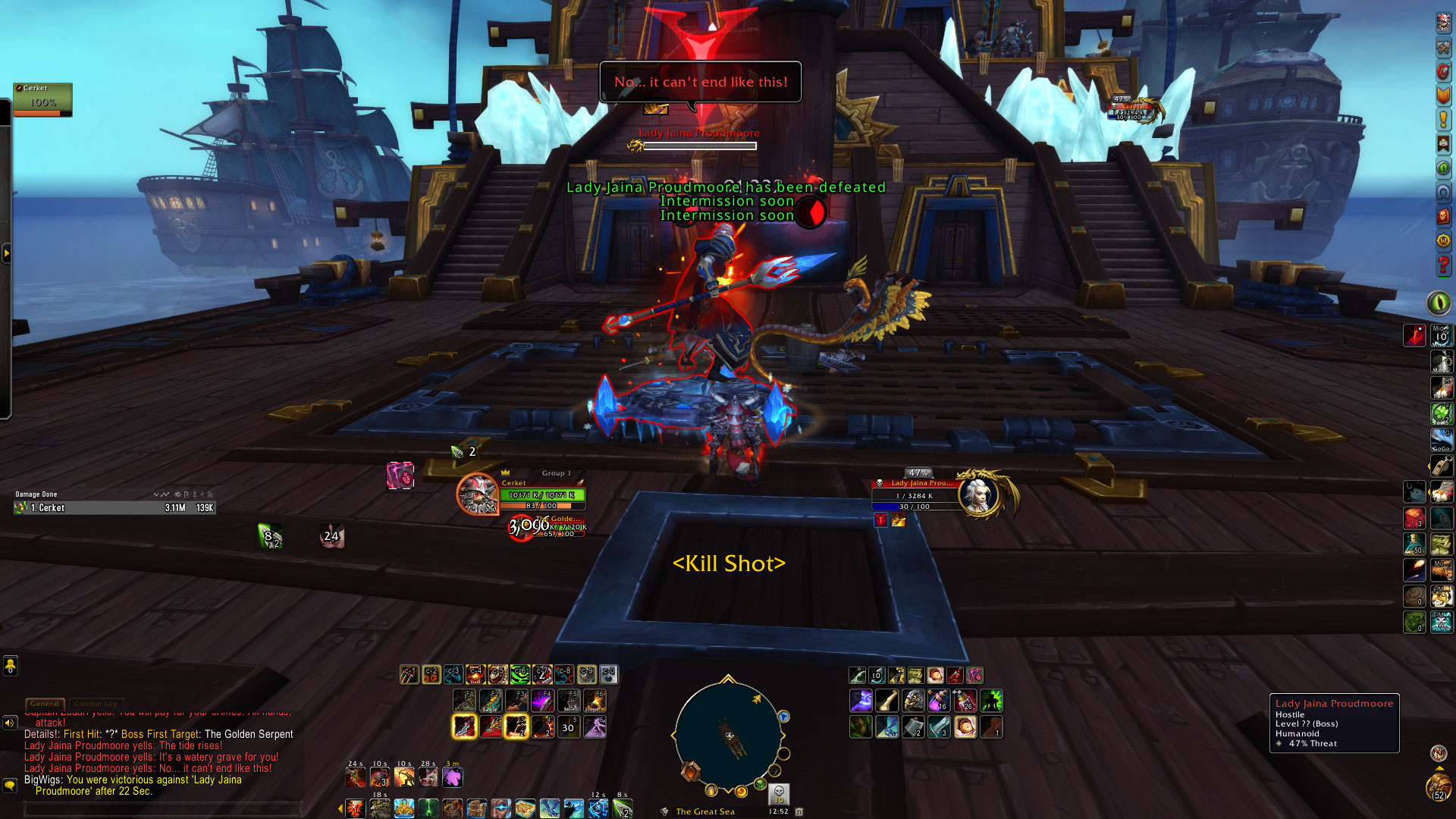Open the Cerket row in Damage Done meter

point(115,508)
